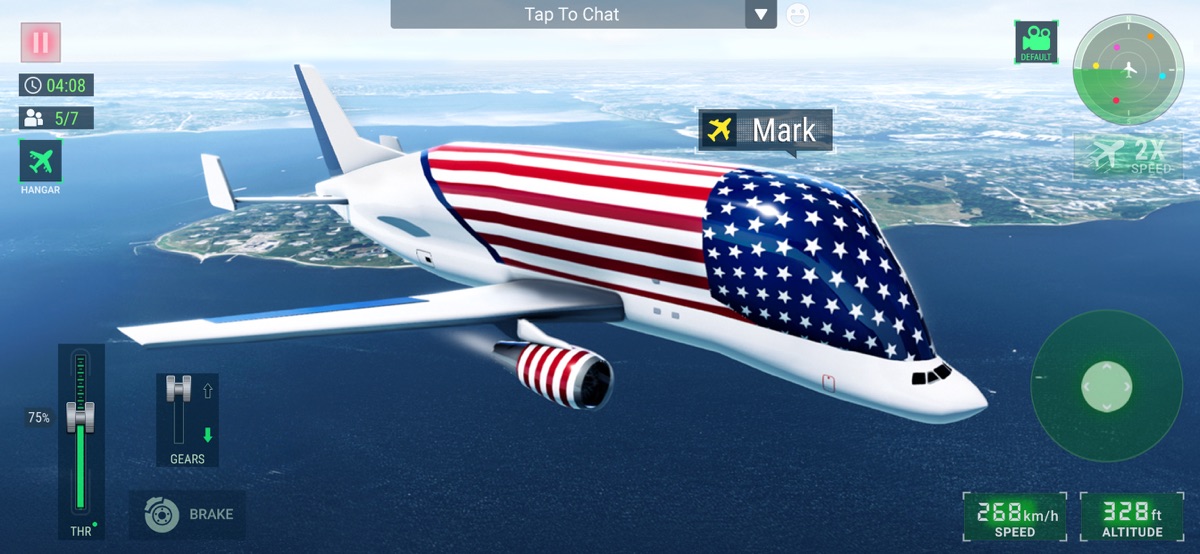Tap the flight control joystick
The width and height of the screenshot is (1200, 554).
tap(1106, 385)
